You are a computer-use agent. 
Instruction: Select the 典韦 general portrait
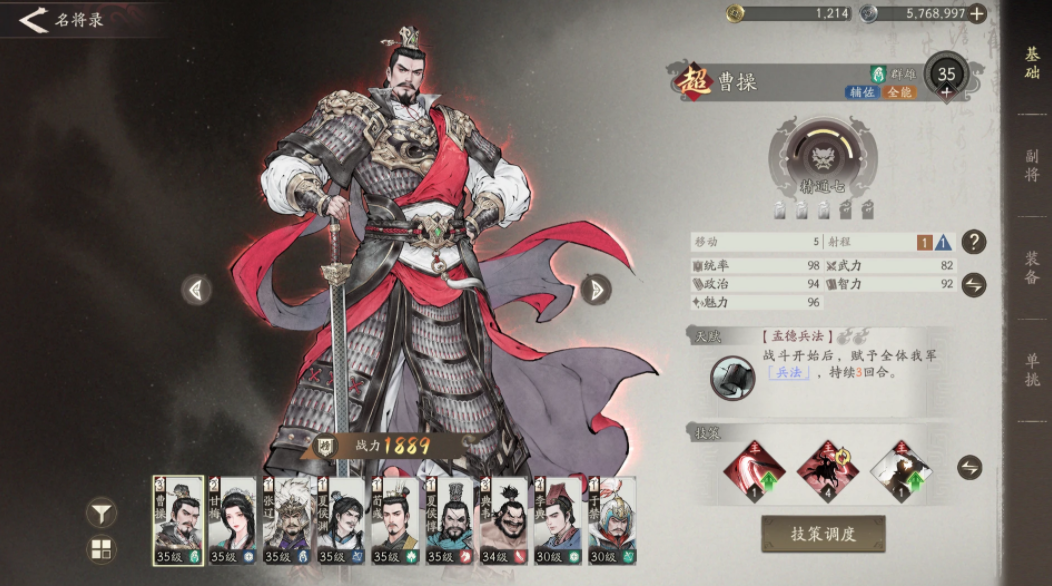[x=503, y=520]
